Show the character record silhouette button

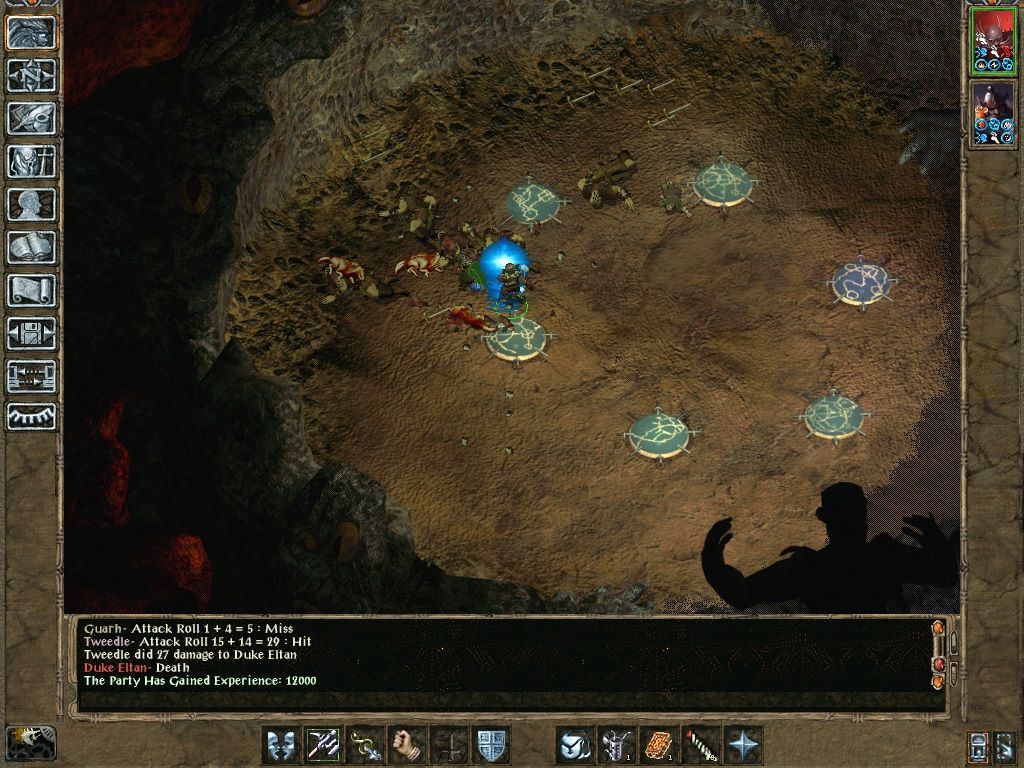[31, 204]
